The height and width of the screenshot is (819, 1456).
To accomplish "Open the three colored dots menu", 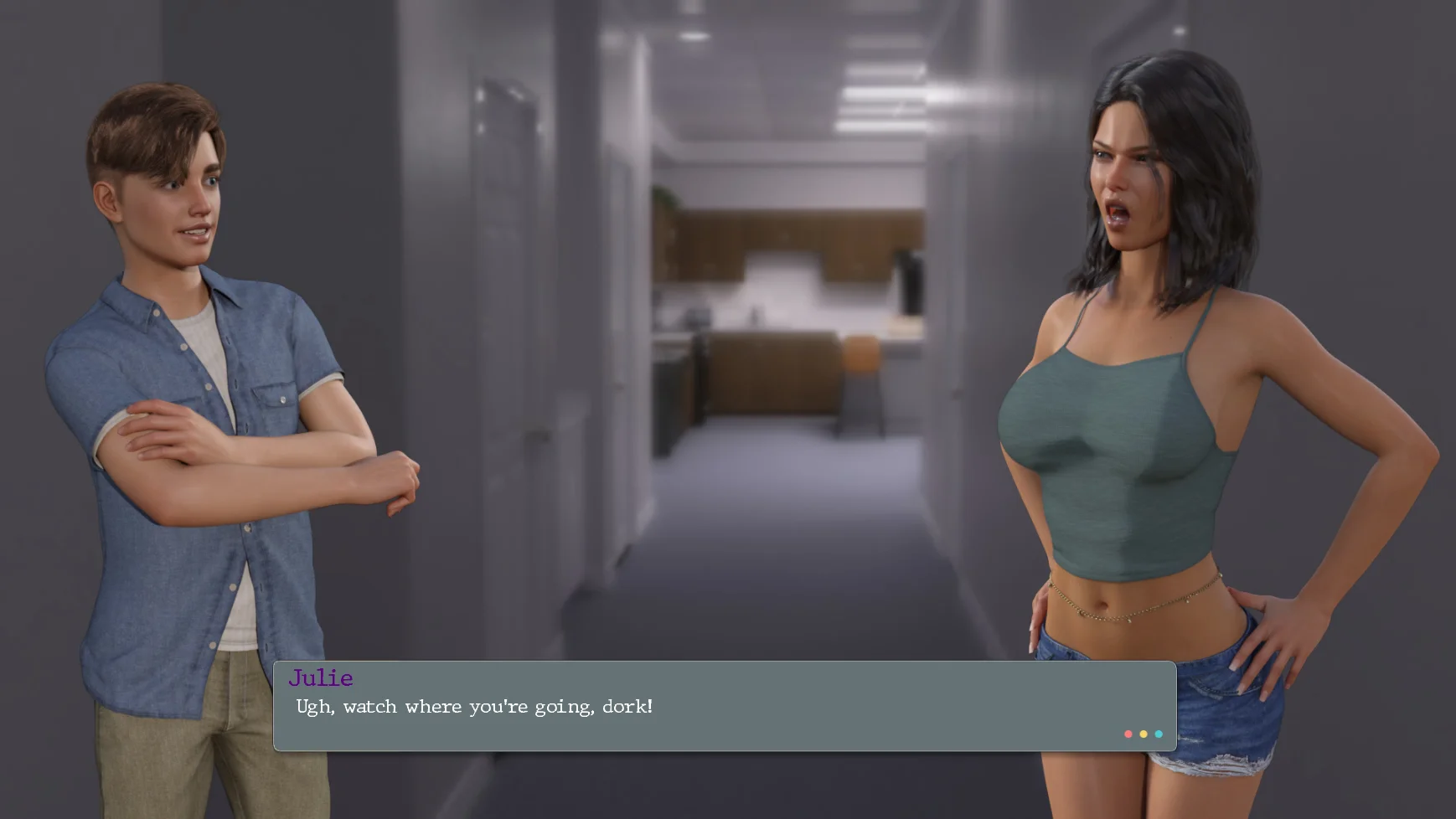I will click(x=1143, y=734).
